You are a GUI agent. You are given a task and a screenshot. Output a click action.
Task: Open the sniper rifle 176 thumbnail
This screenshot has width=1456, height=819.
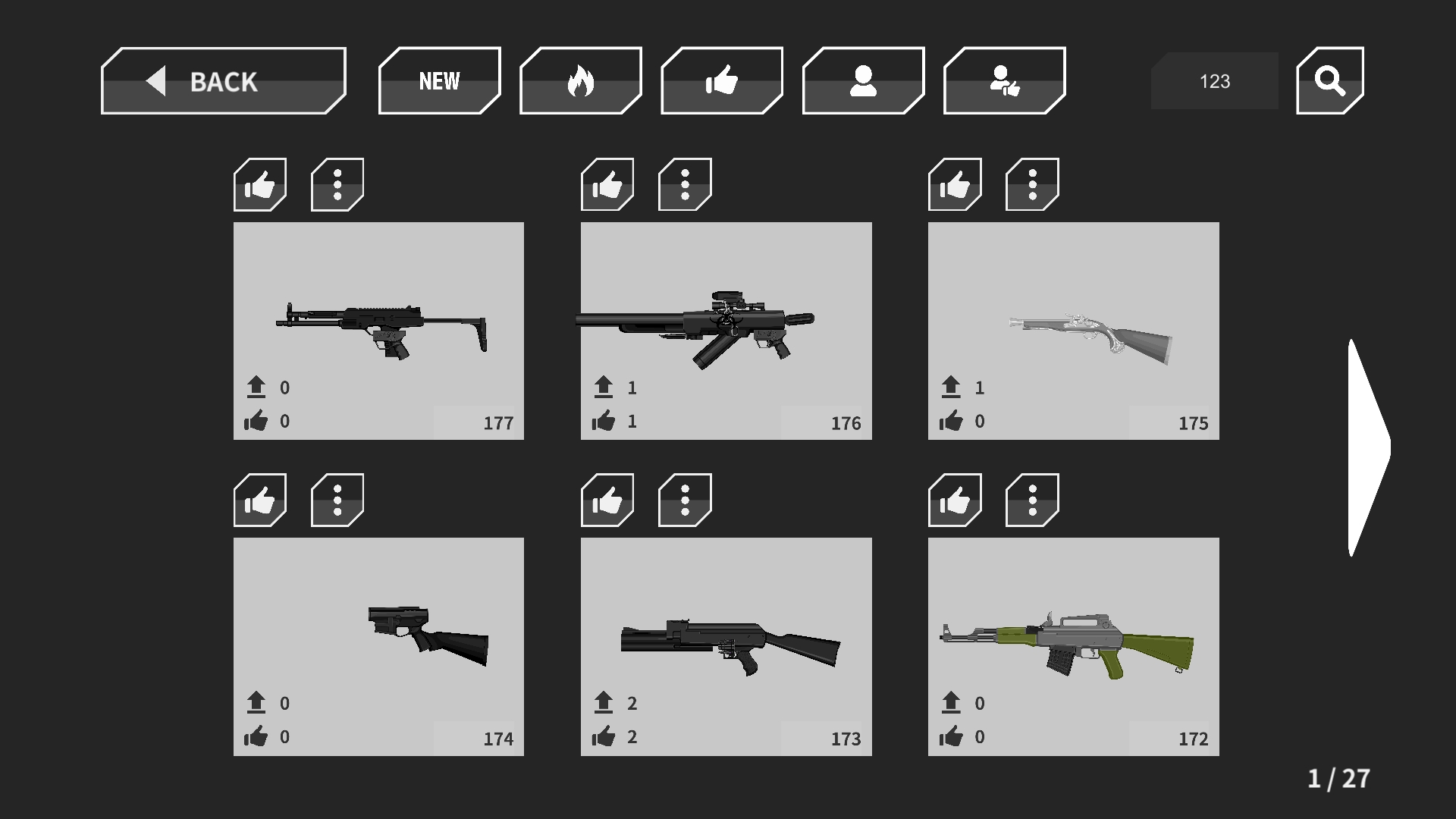726,326
